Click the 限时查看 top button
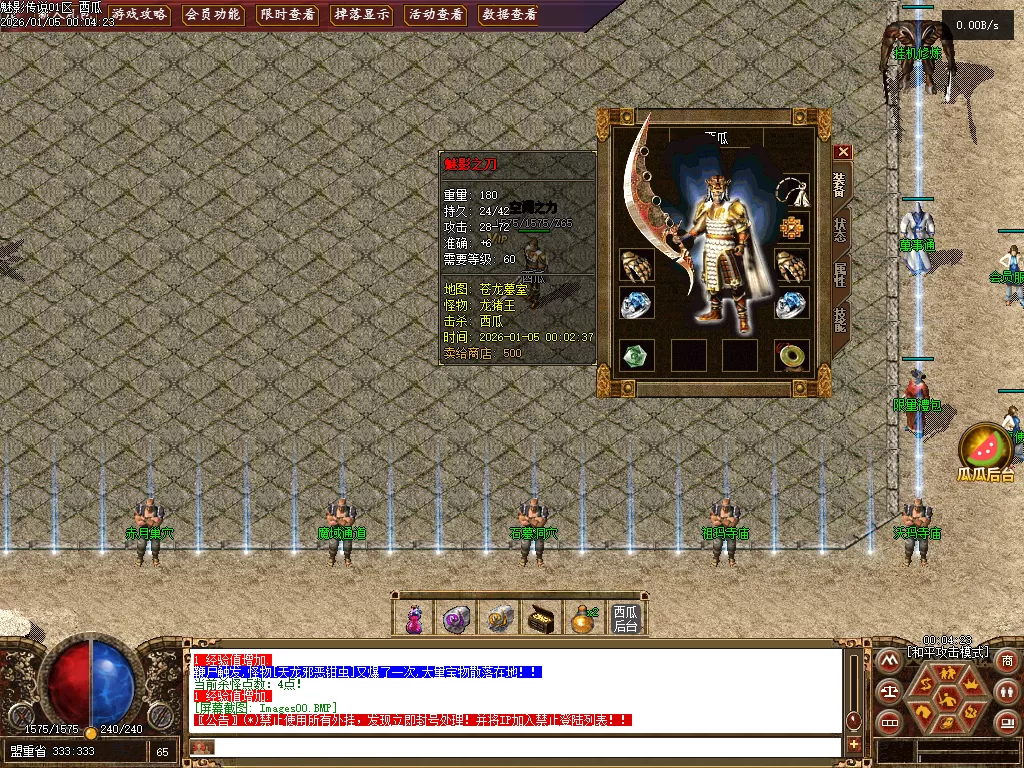Image resolution: width=1024 pixels, height=768 pixels. (x=287, y=14)
